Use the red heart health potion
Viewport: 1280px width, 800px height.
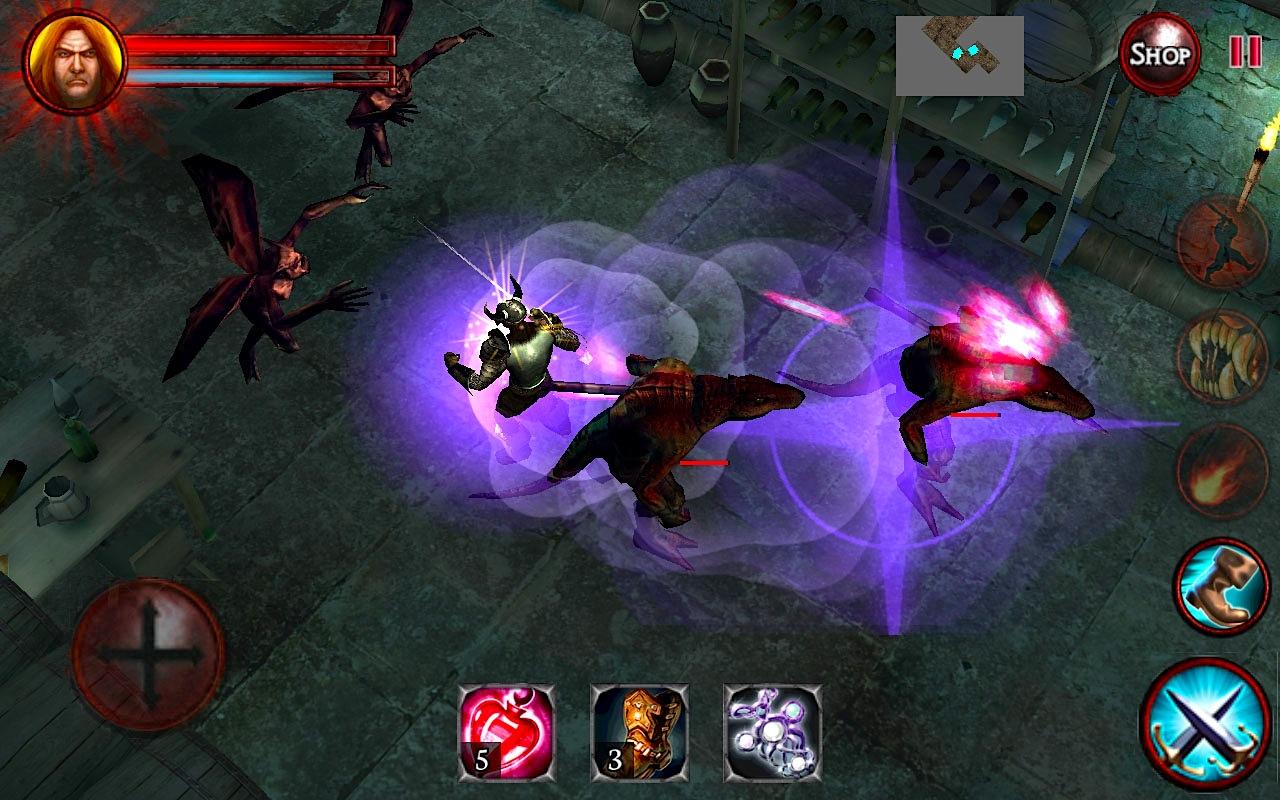pyautogui.click(x=506, y=732)
